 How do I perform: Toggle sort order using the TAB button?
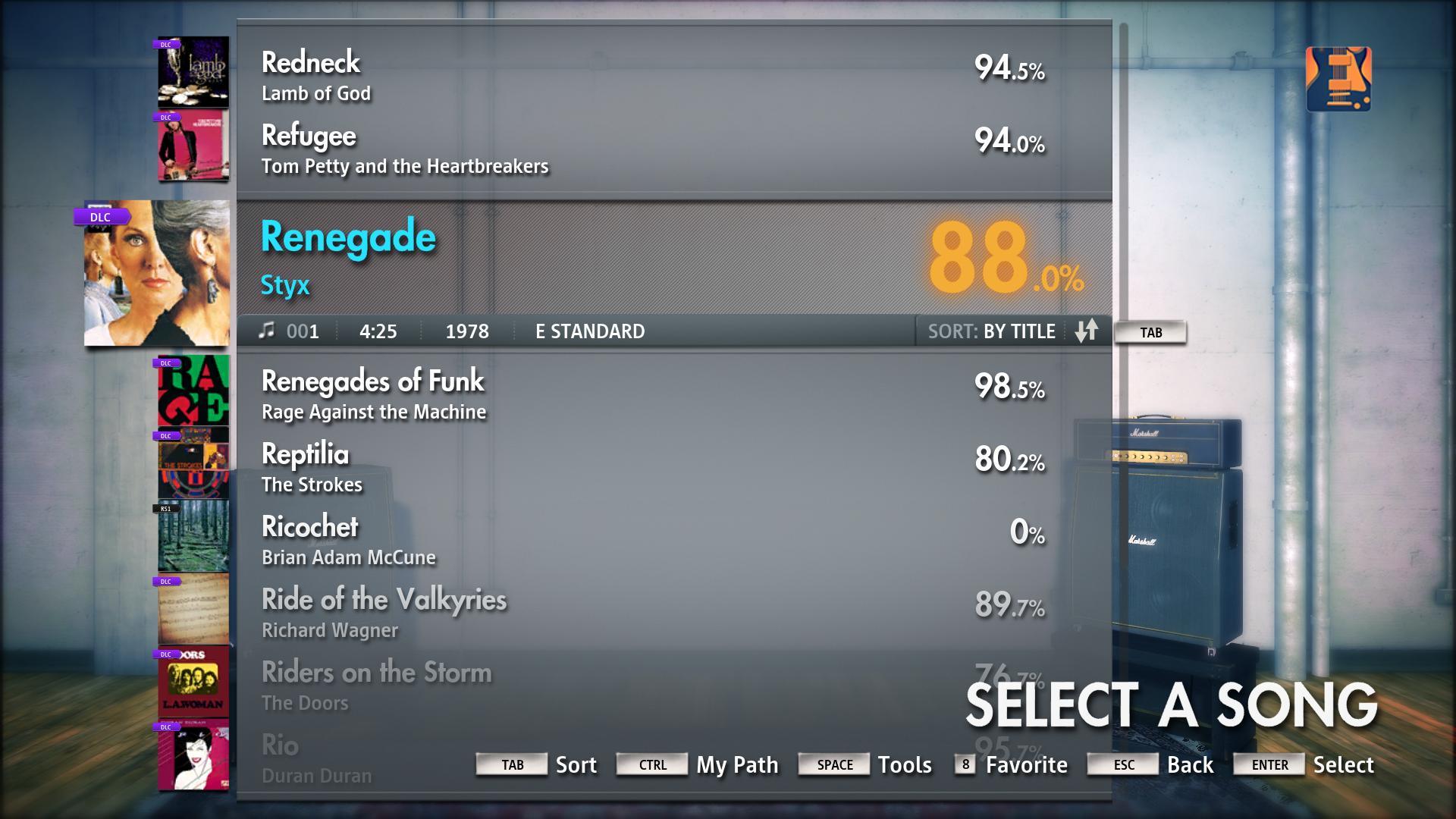pyautogui.click(x=1150, y=331)
